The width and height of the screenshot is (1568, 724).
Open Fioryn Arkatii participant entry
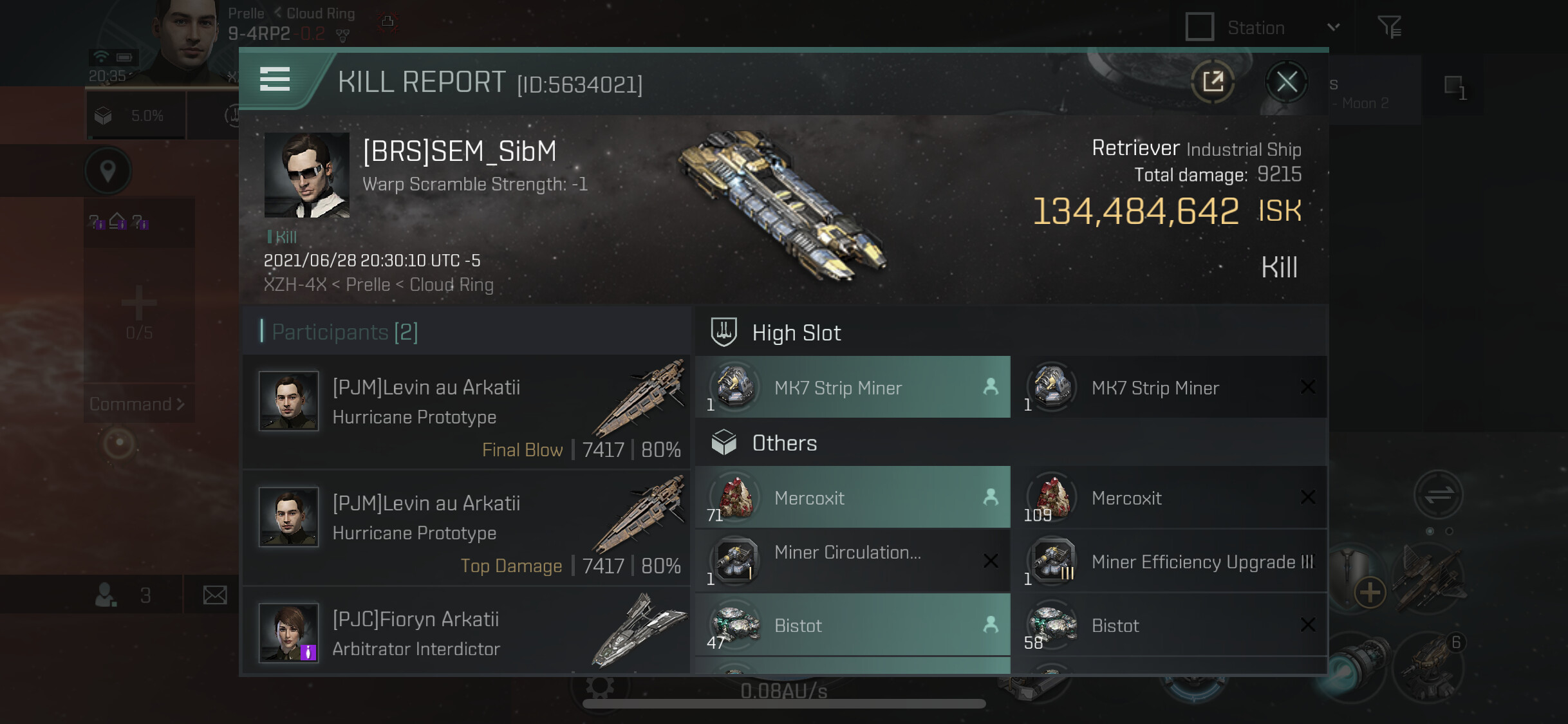click(466, 633)
